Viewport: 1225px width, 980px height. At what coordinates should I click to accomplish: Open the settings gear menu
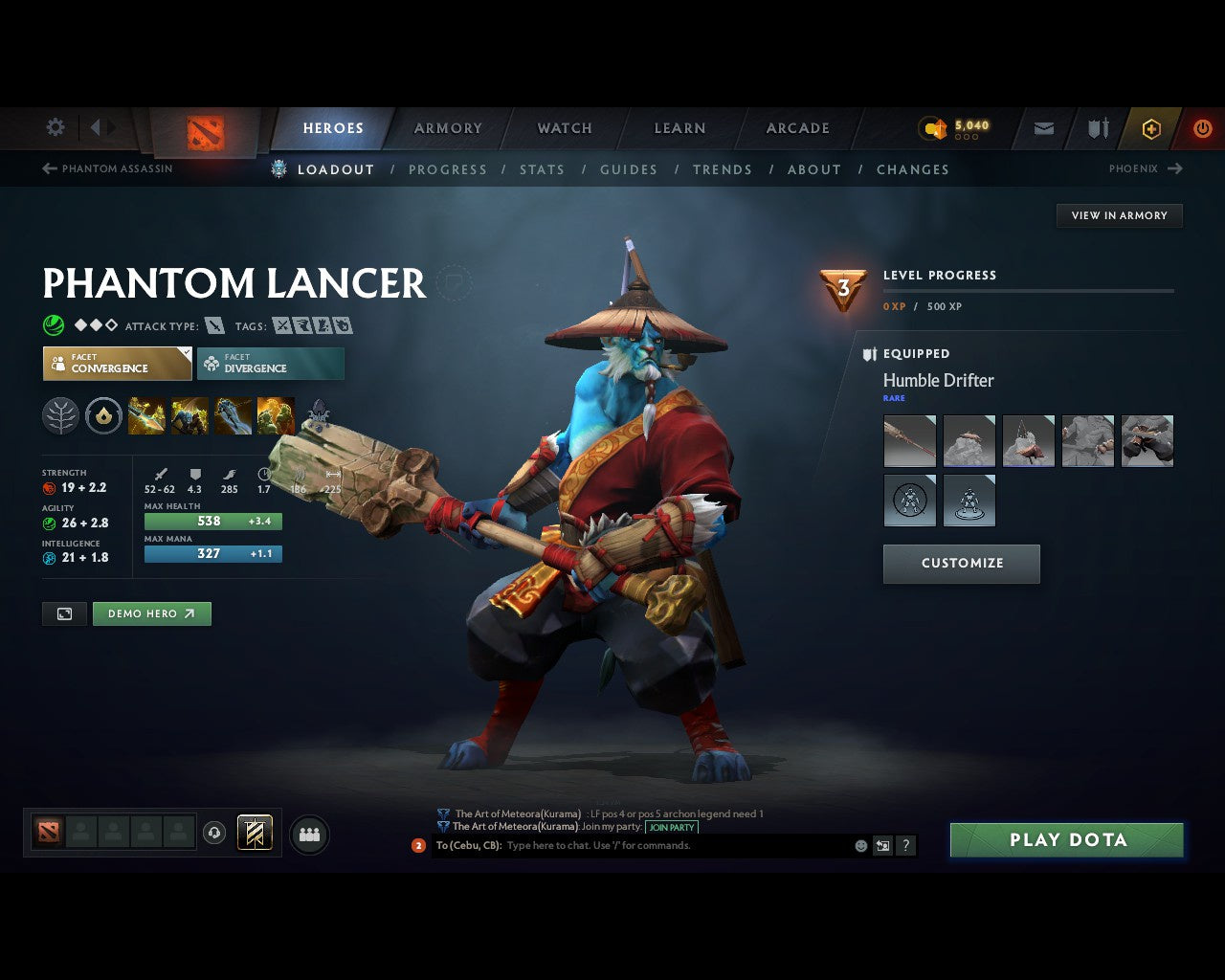(x=56, y=127)
